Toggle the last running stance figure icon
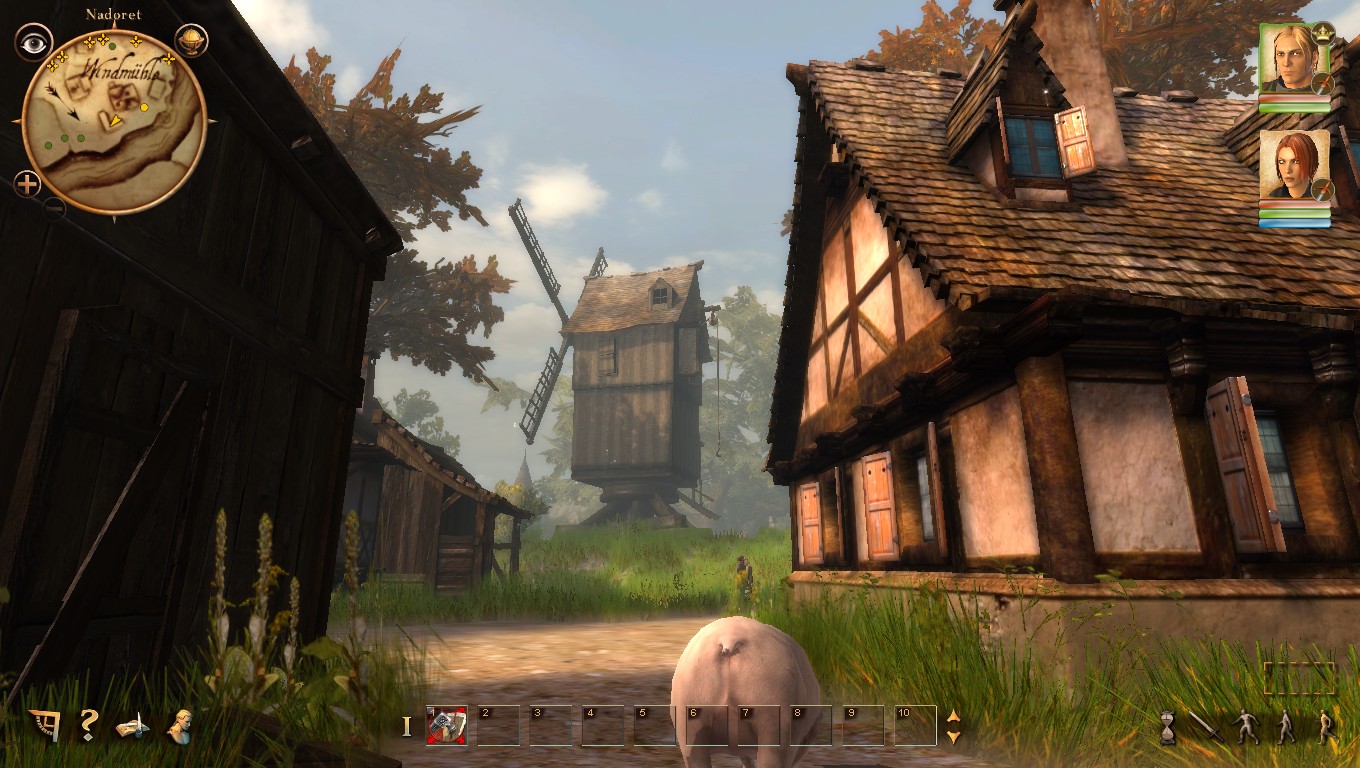The image size is (1360, 768). [x=1325, y=725]
